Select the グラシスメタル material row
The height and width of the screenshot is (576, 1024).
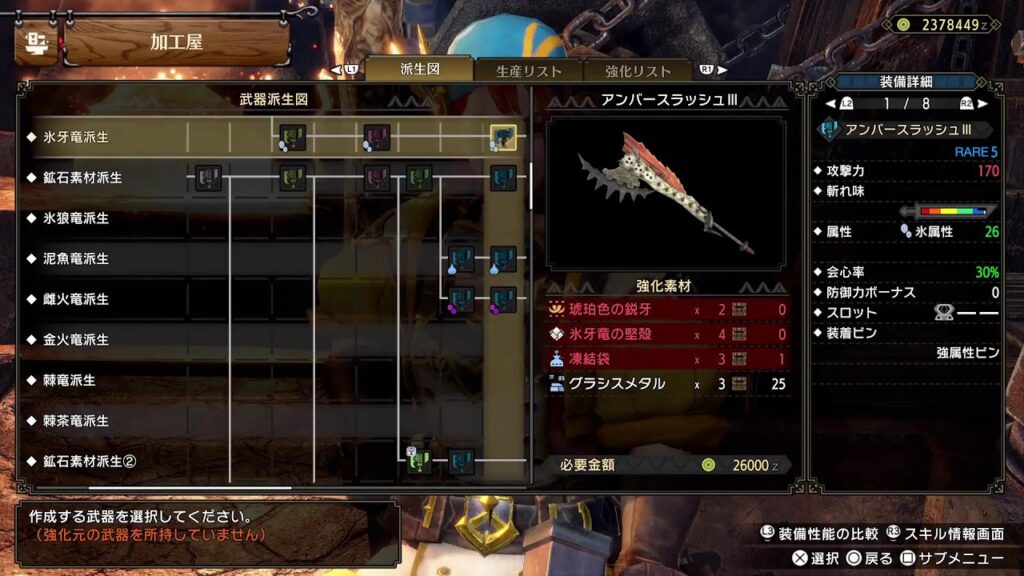(668, 383)
